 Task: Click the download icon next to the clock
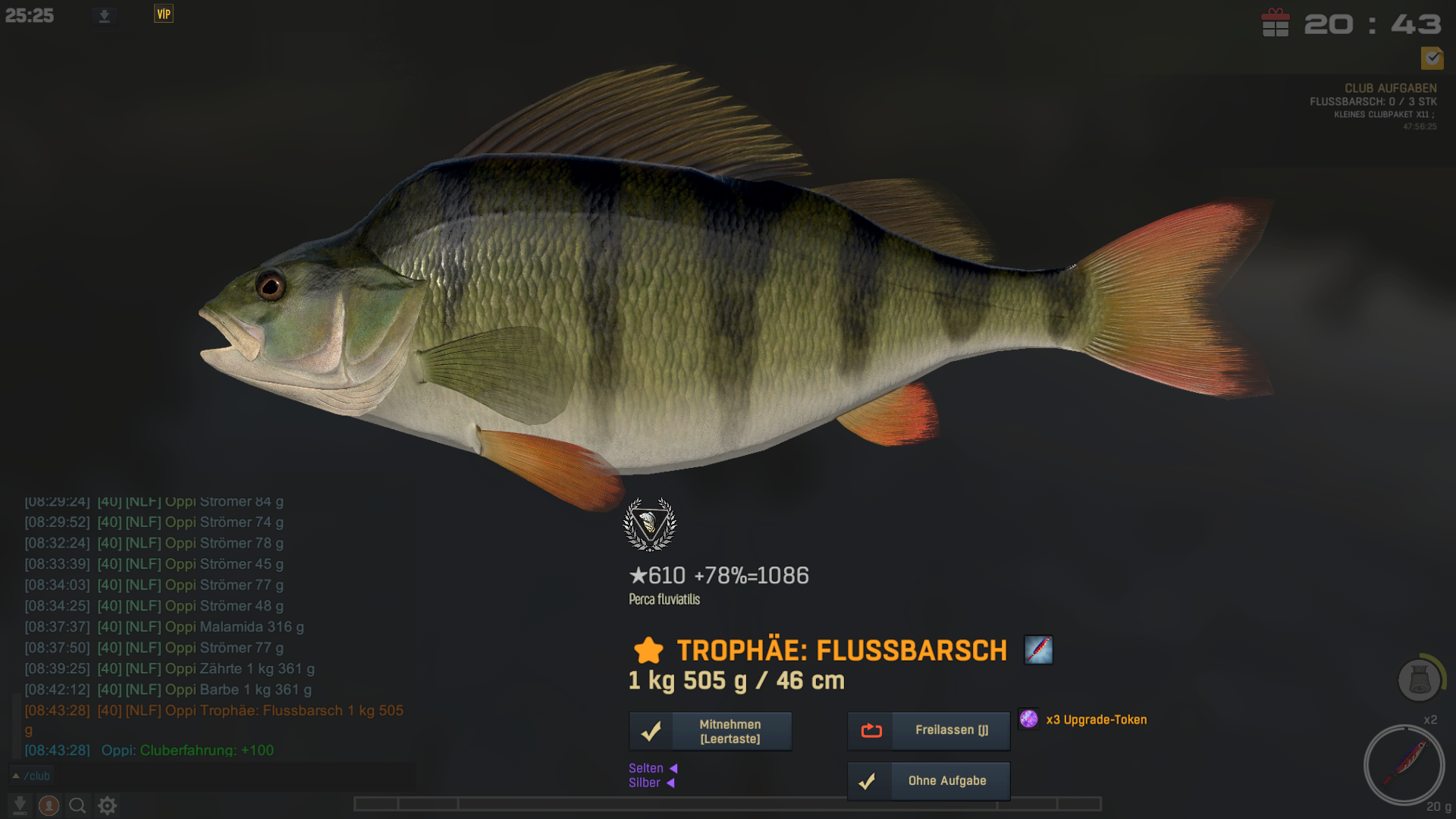[105, 16]
